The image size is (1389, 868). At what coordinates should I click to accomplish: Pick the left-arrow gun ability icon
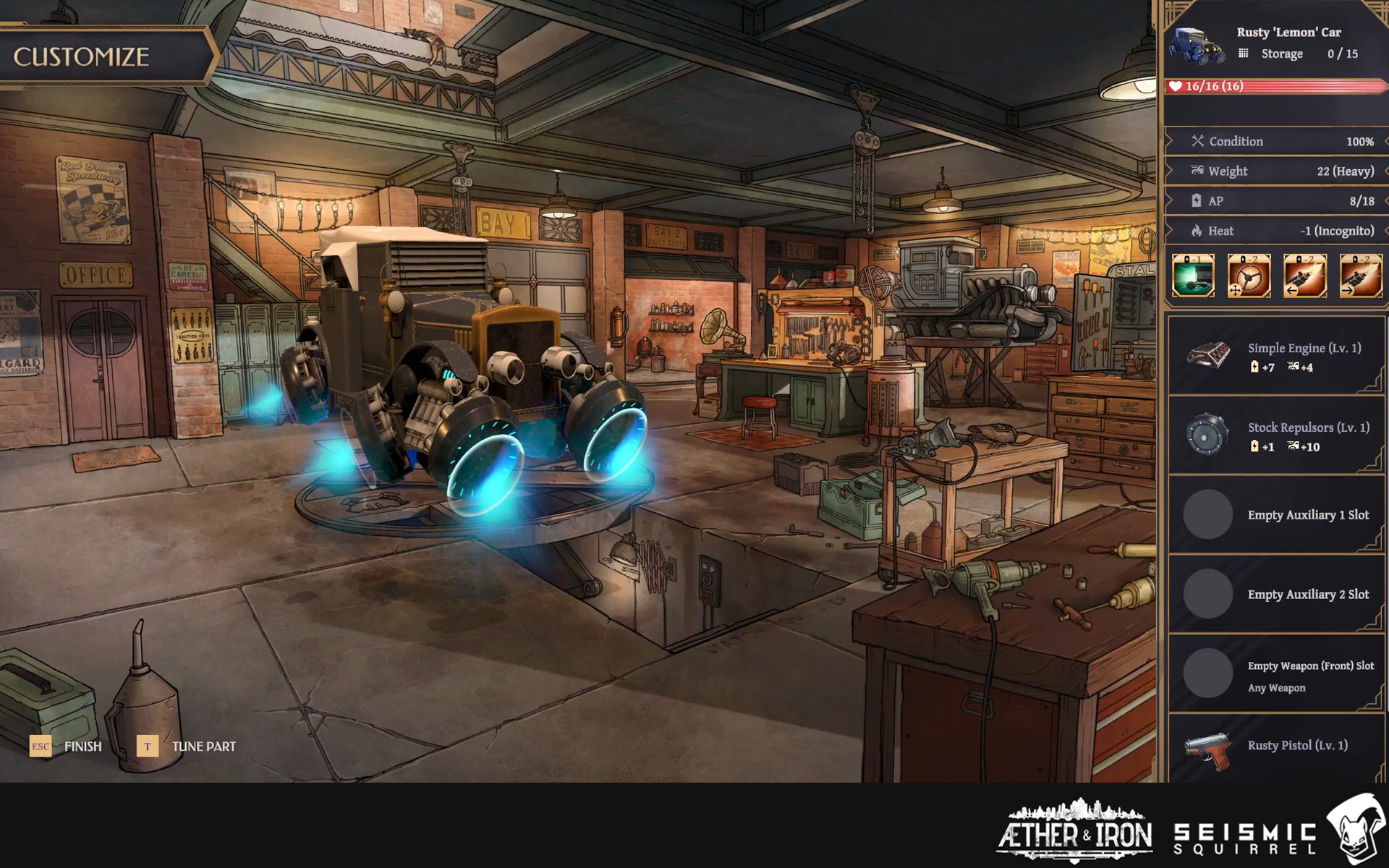[x=1304, y=276]
